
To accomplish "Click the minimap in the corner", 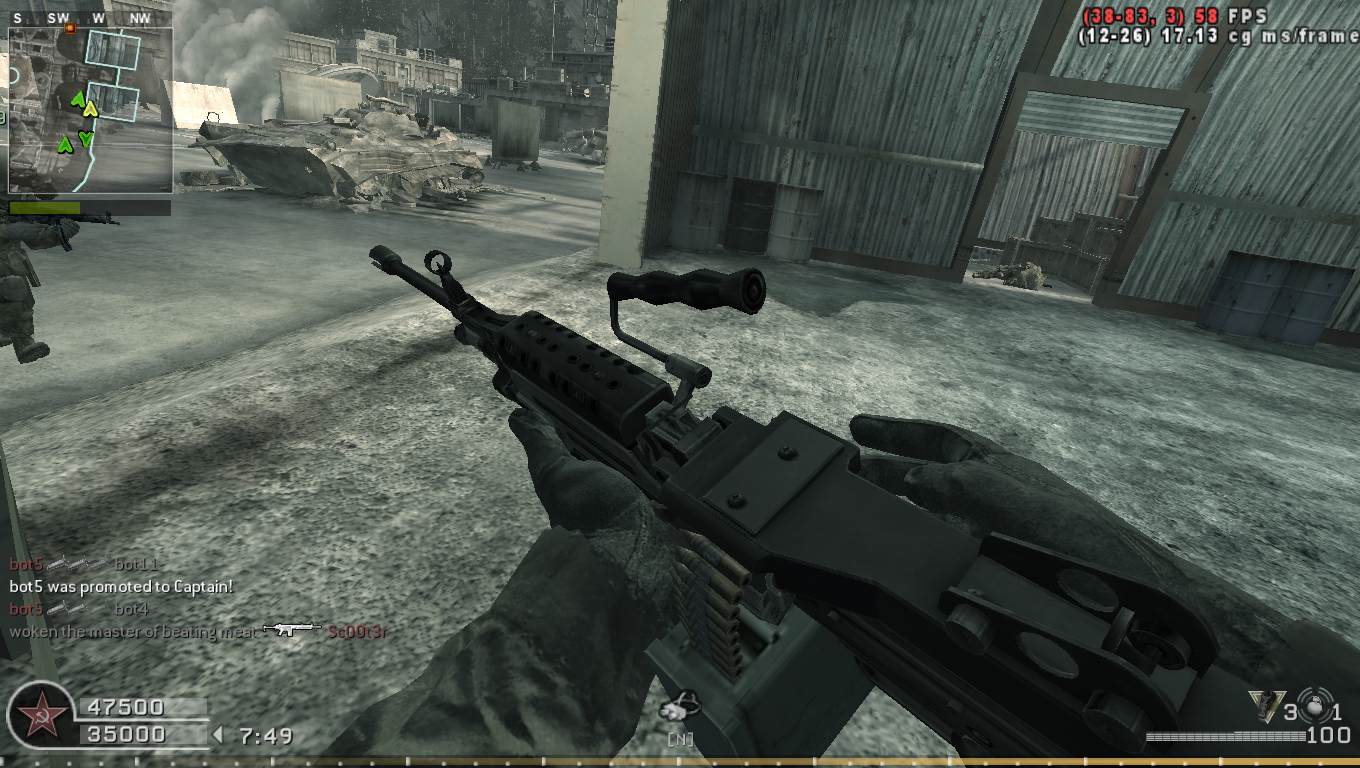I will click(x=90, y=110).
